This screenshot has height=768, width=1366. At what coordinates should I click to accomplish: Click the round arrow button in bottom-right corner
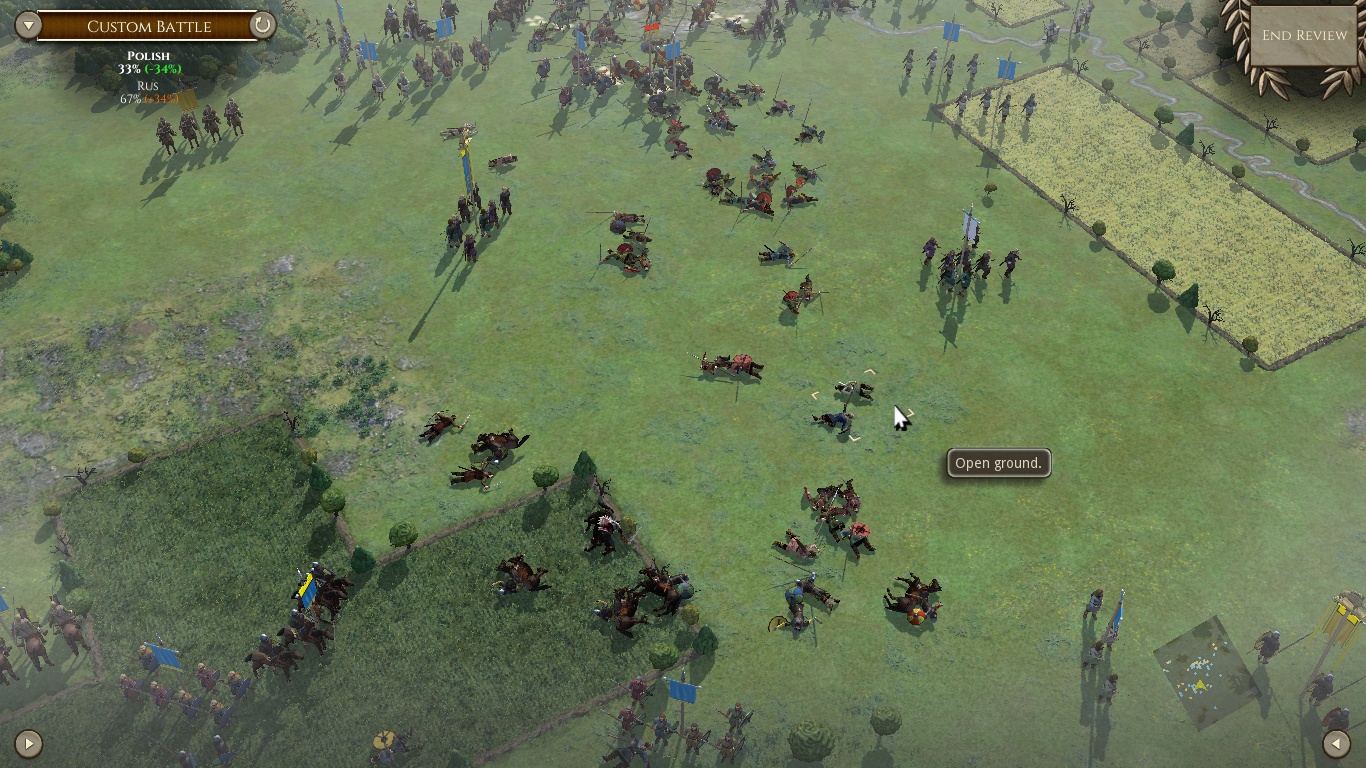click(1337, 743)
